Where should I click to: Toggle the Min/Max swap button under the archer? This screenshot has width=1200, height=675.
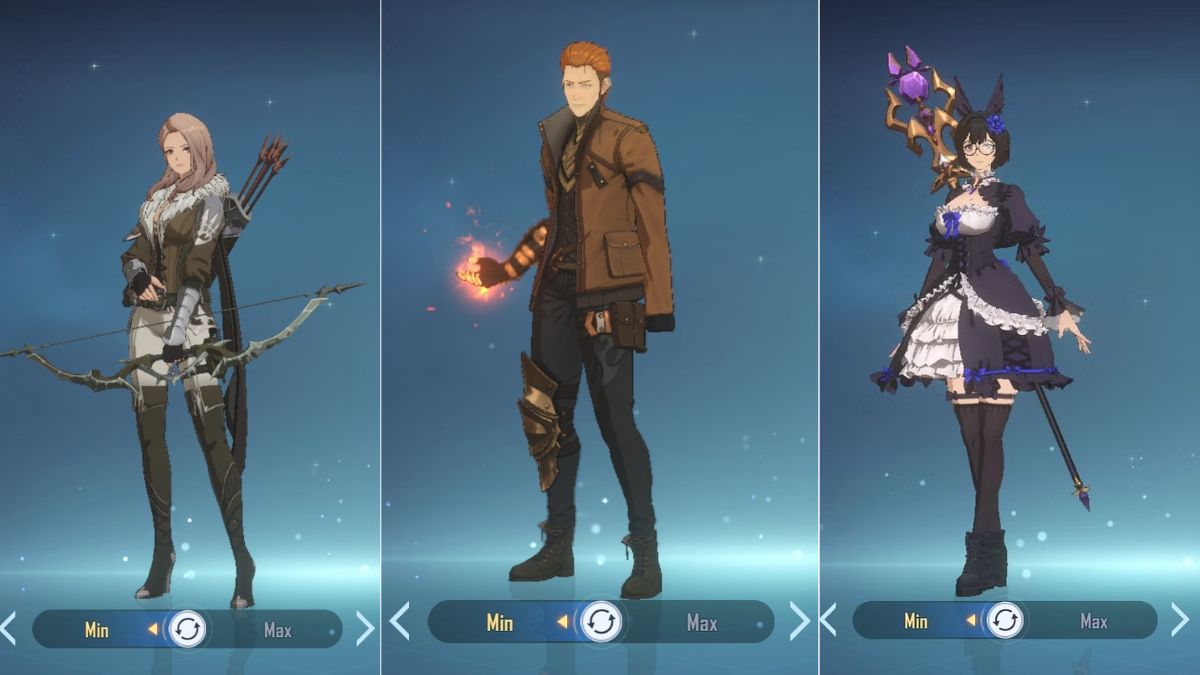(187, 630)
